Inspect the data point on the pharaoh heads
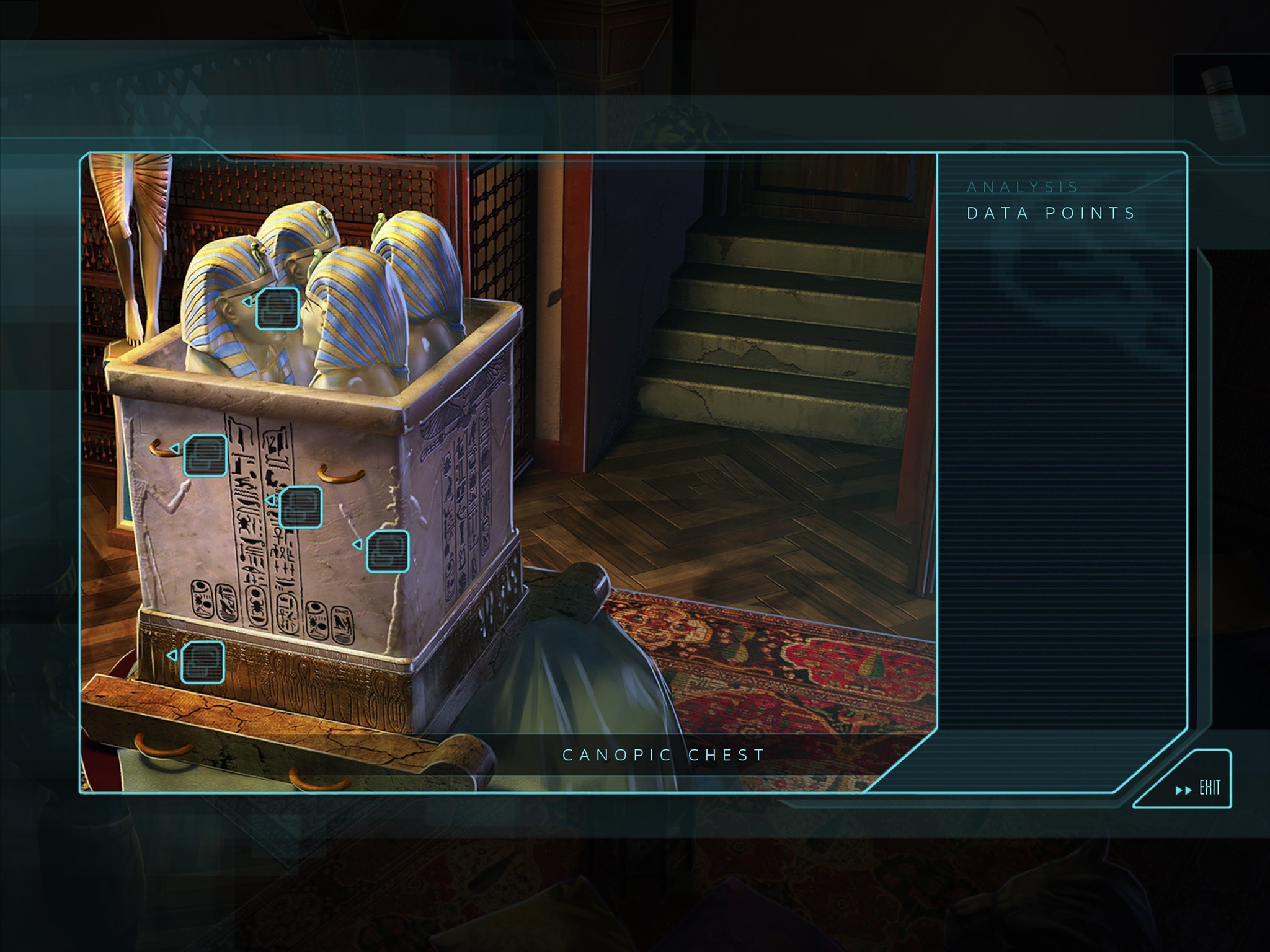This screenshot has height=952, width=1270. (277, 308)
